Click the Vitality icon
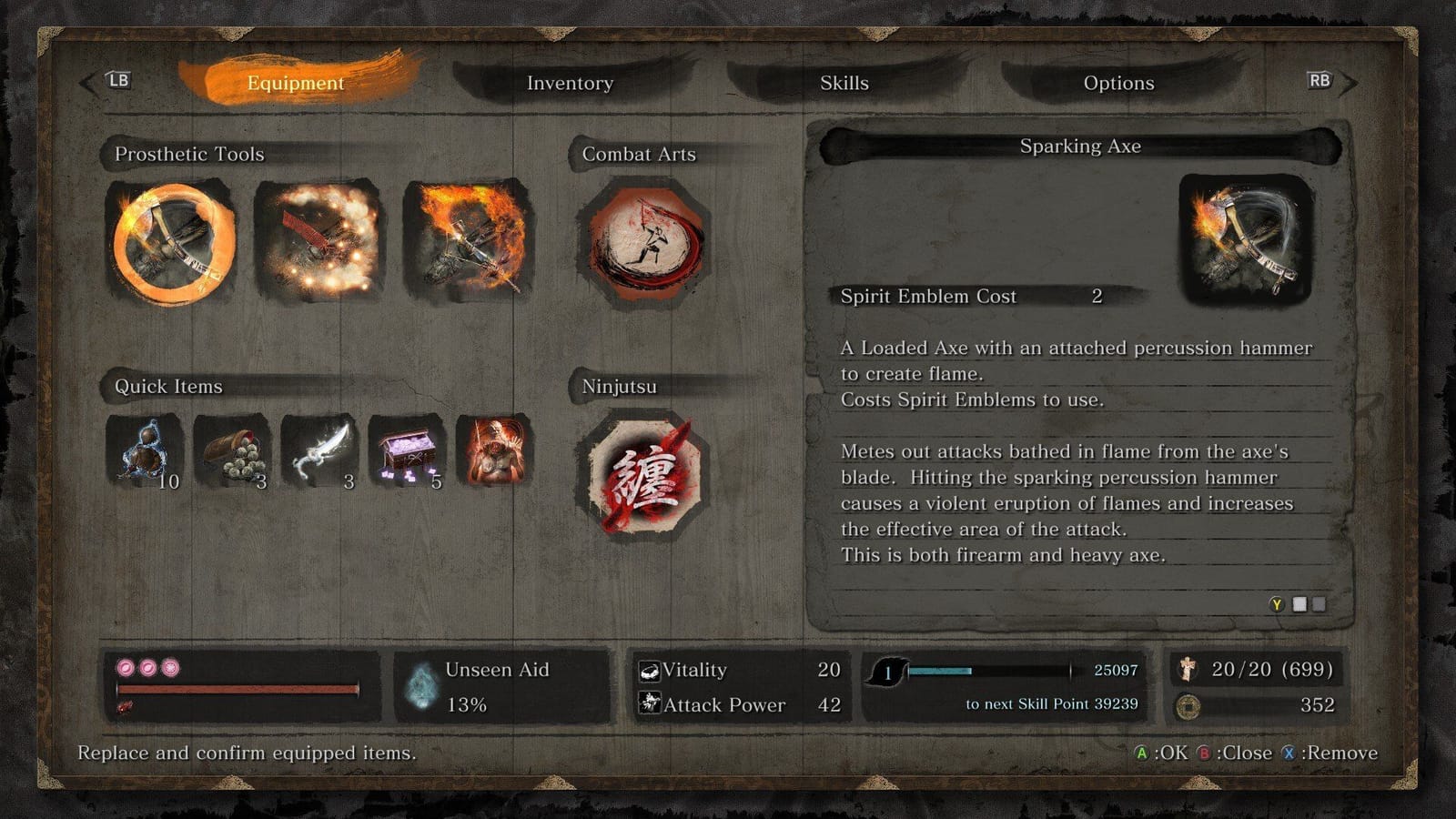This screenshot has width=1456, height=819. pyautogui.click(x=648, y=671)
